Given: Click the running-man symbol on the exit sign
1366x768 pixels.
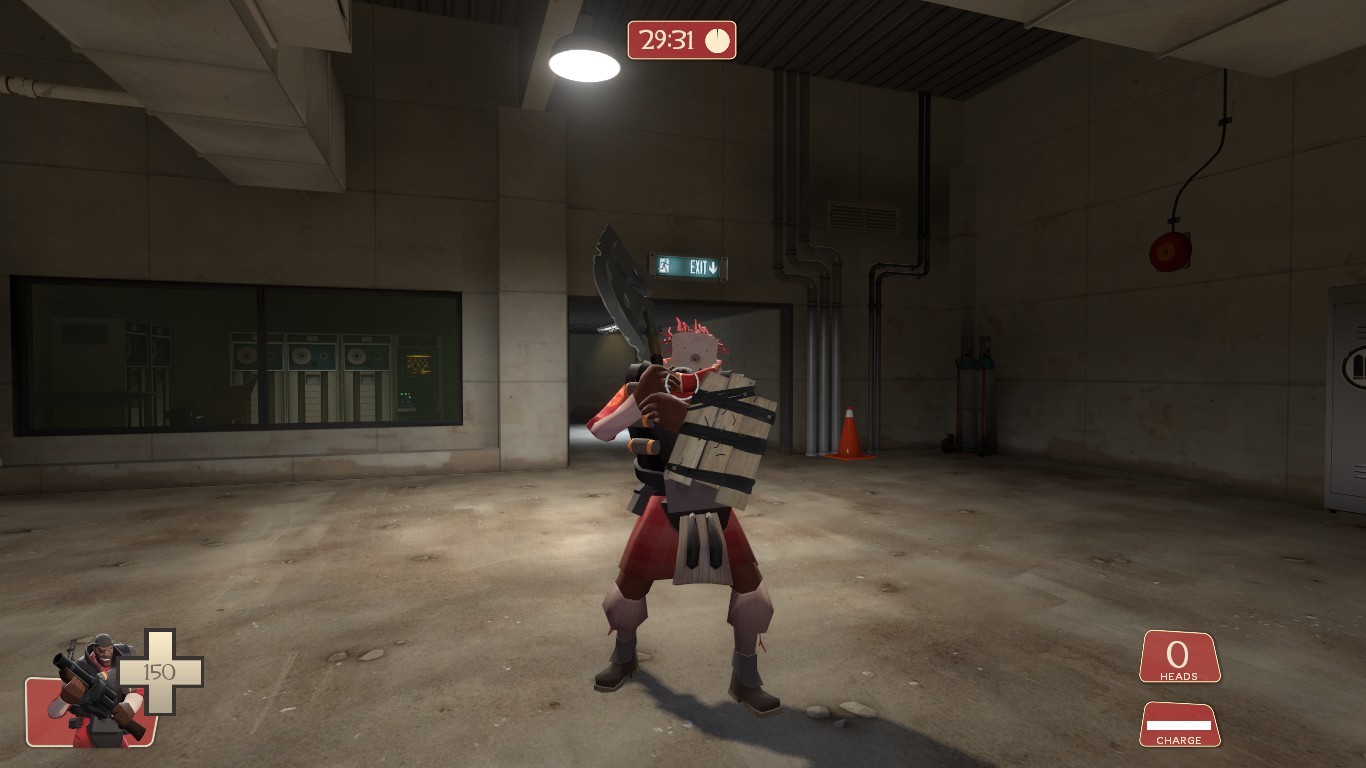Looking at the screenshot, I should (662, 266).
